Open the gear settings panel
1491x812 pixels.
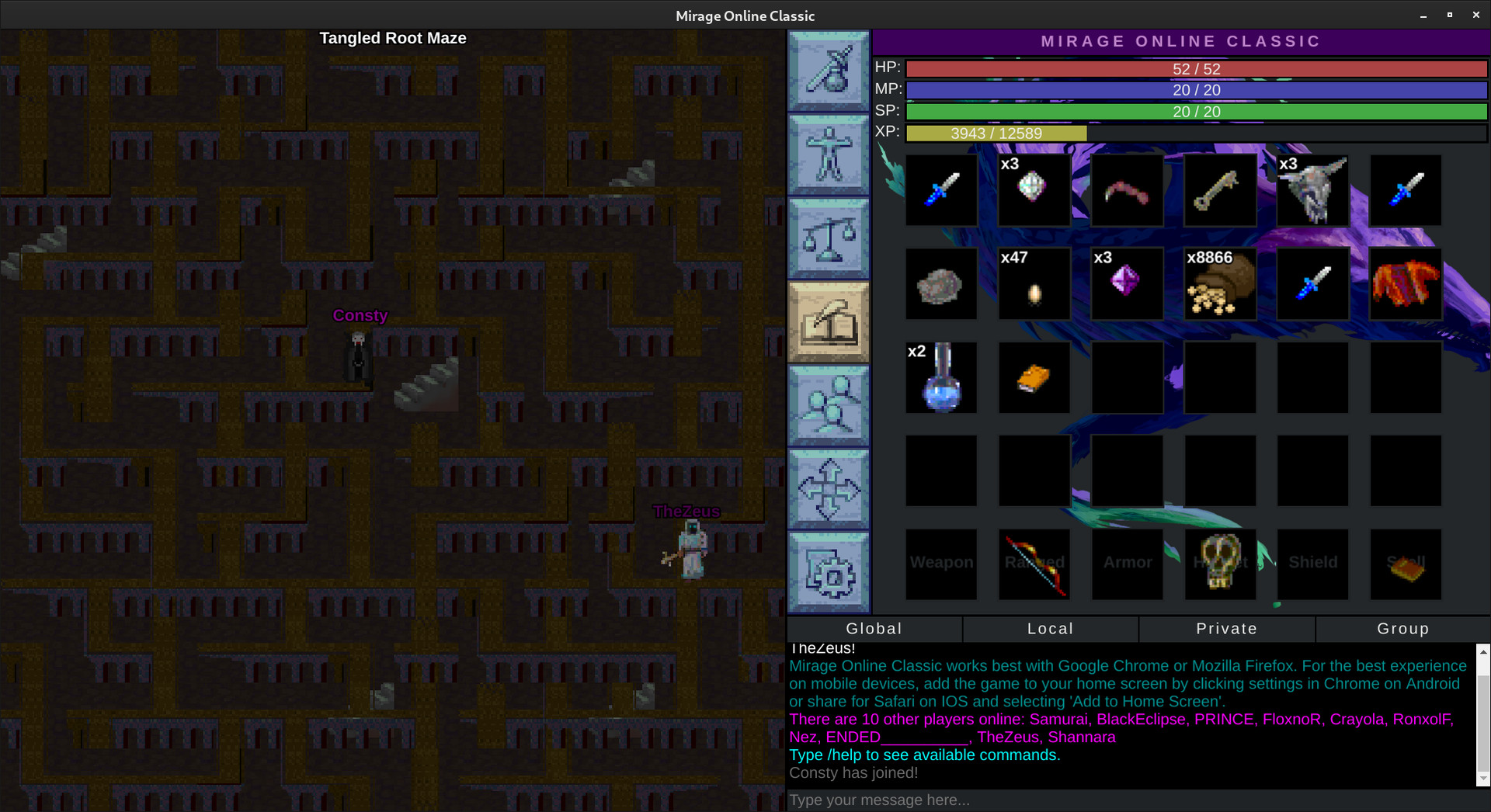click(x=829, y=572)
